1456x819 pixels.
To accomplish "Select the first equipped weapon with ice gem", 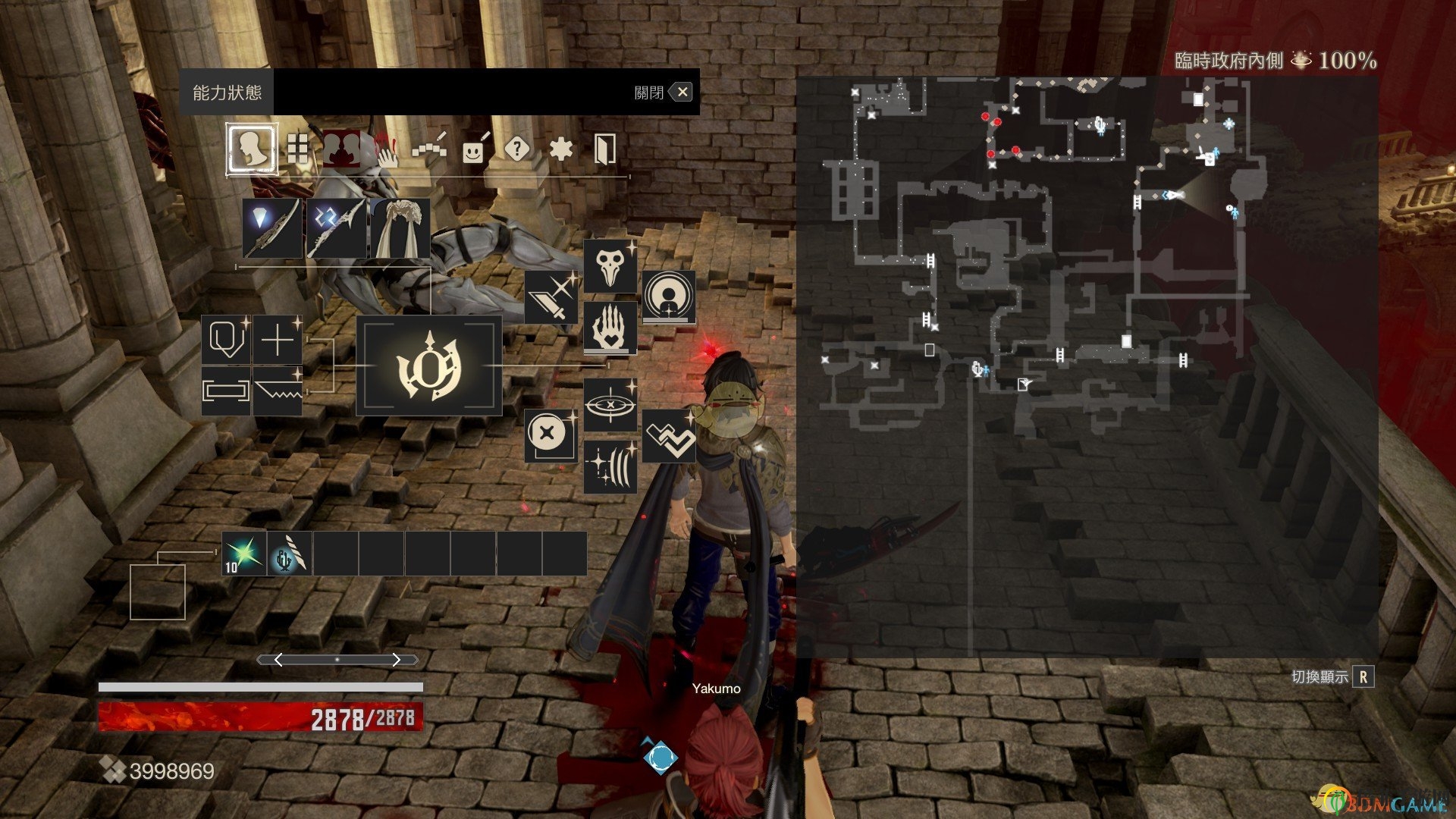I will (272, 228).
